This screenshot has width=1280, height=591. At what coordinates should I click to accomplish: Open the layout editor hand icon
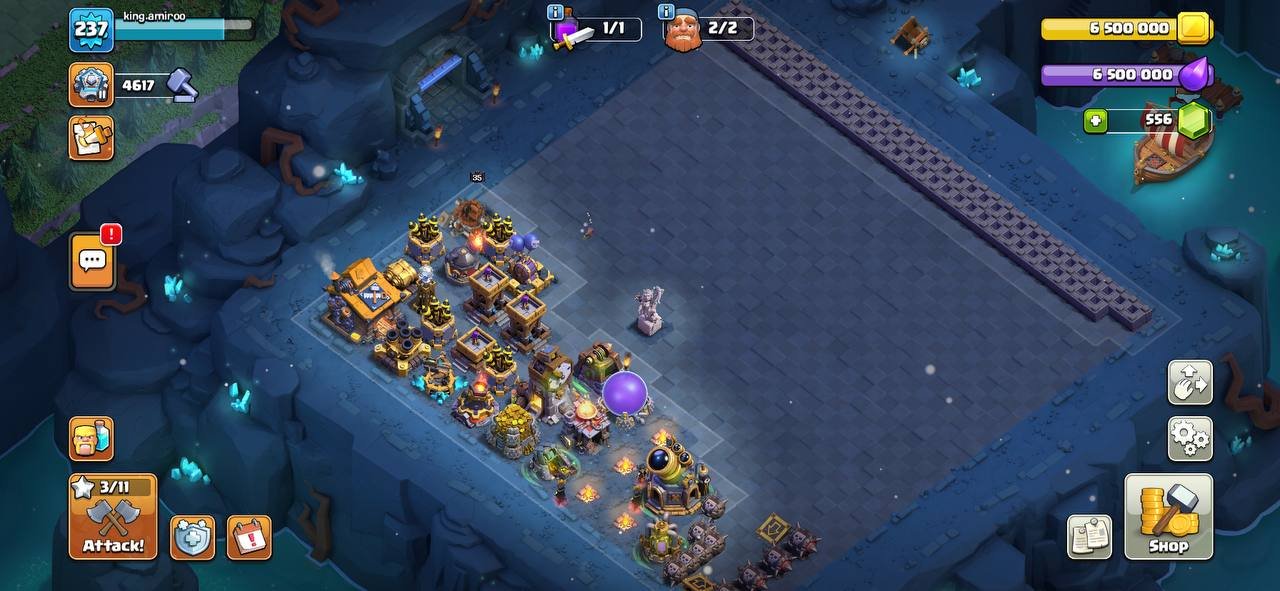pyautogui.click(x=1190, y=382)
